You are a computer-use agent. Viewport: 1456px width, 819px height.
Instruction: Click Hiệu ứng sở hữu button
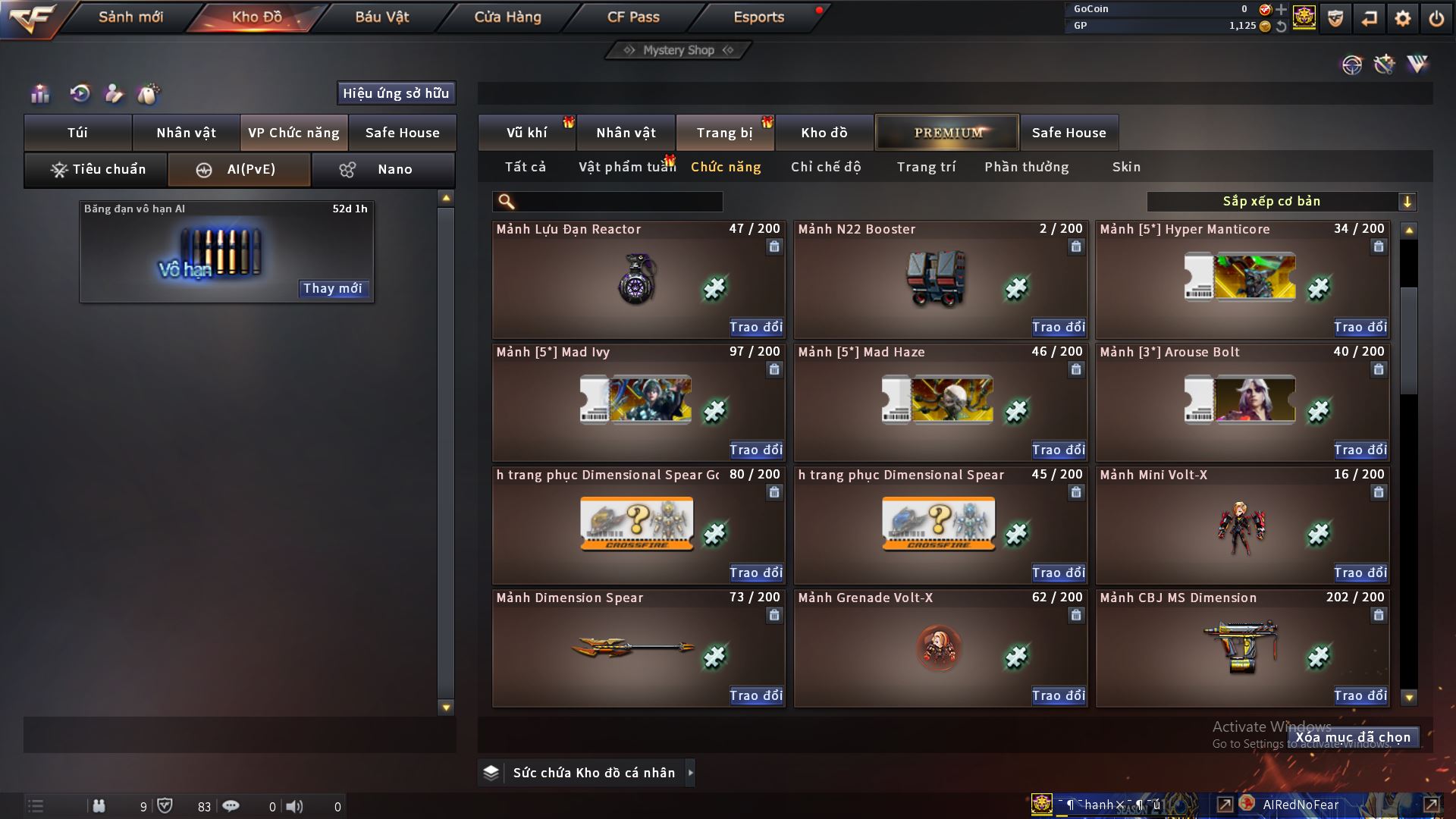coord(396,93)
